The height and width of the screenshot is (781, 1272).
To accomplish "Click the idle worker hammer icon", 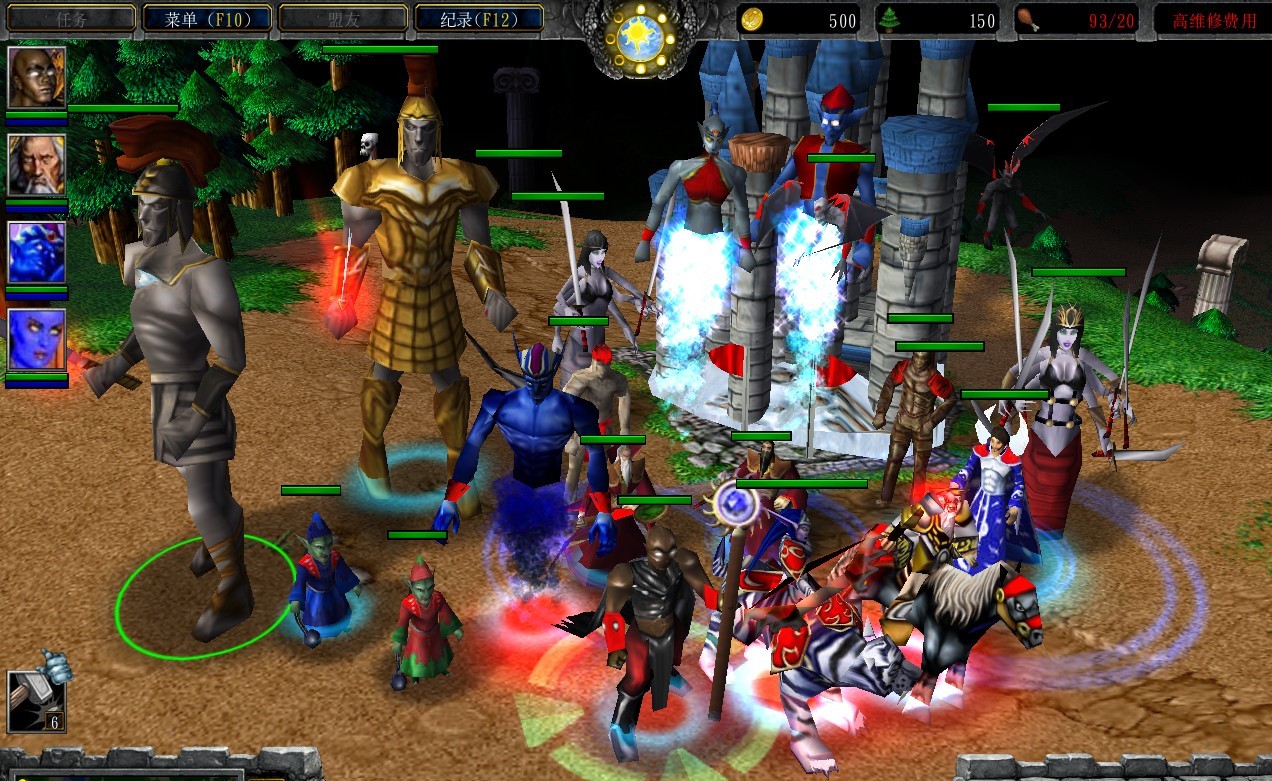I will point(36,699).
